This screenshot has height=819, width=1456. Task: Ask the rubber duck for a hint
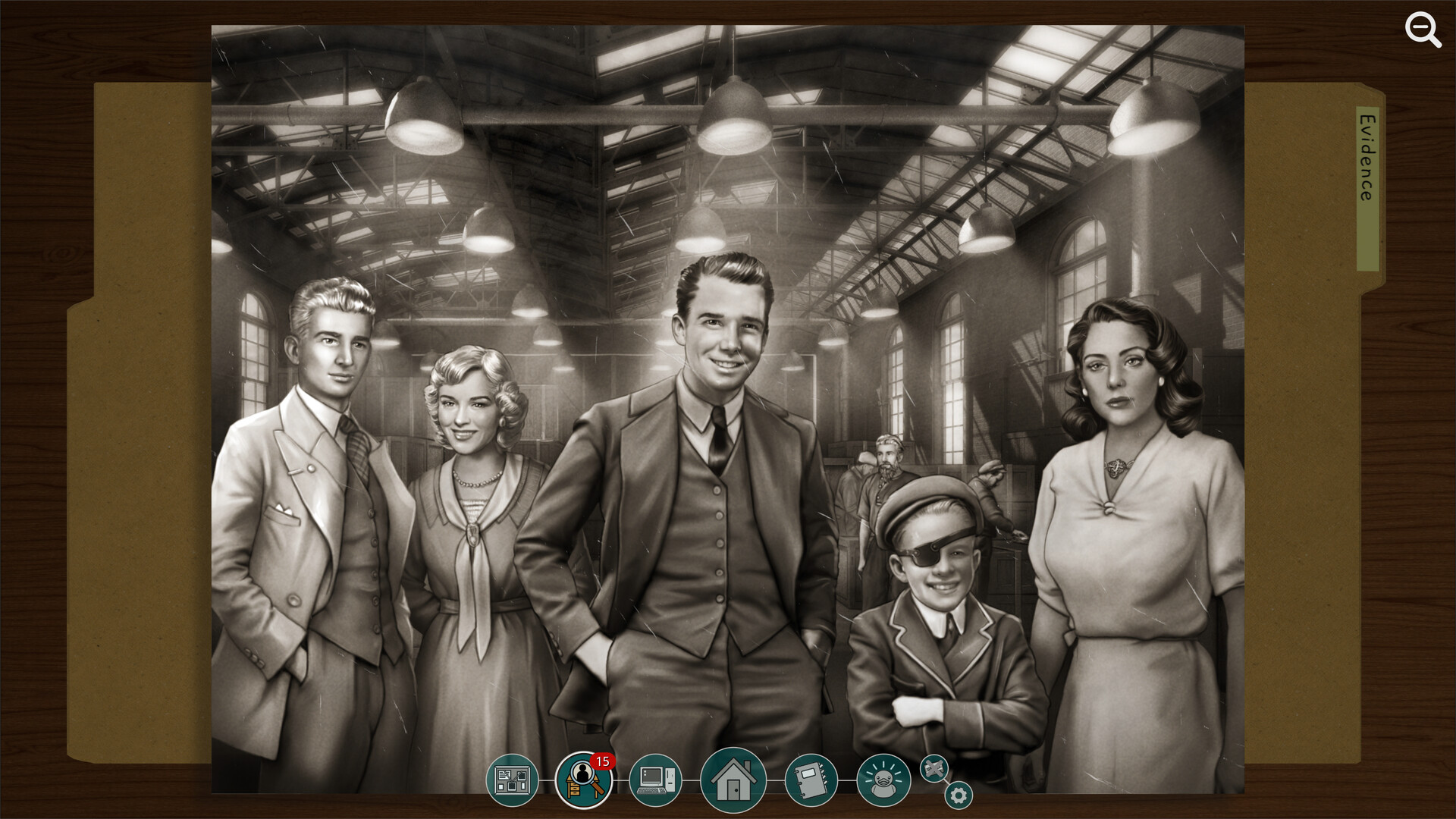click(883, 779)
